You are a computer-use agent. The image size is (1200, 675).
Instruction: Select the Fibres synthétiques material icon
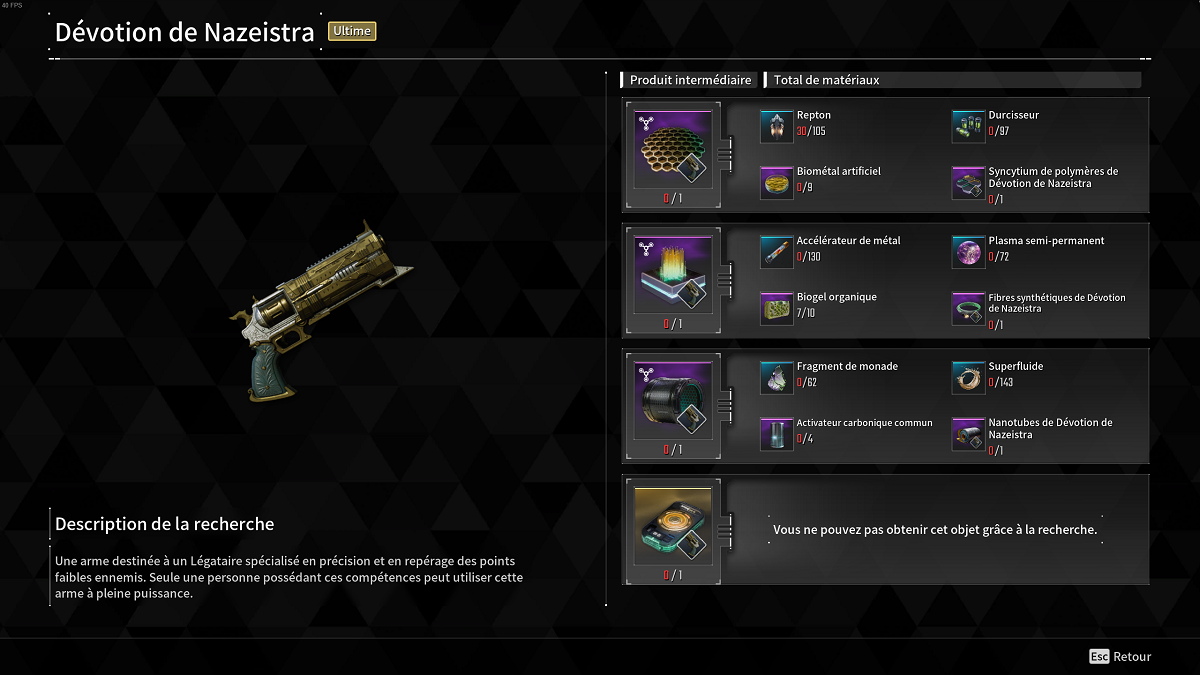(968, 309)
